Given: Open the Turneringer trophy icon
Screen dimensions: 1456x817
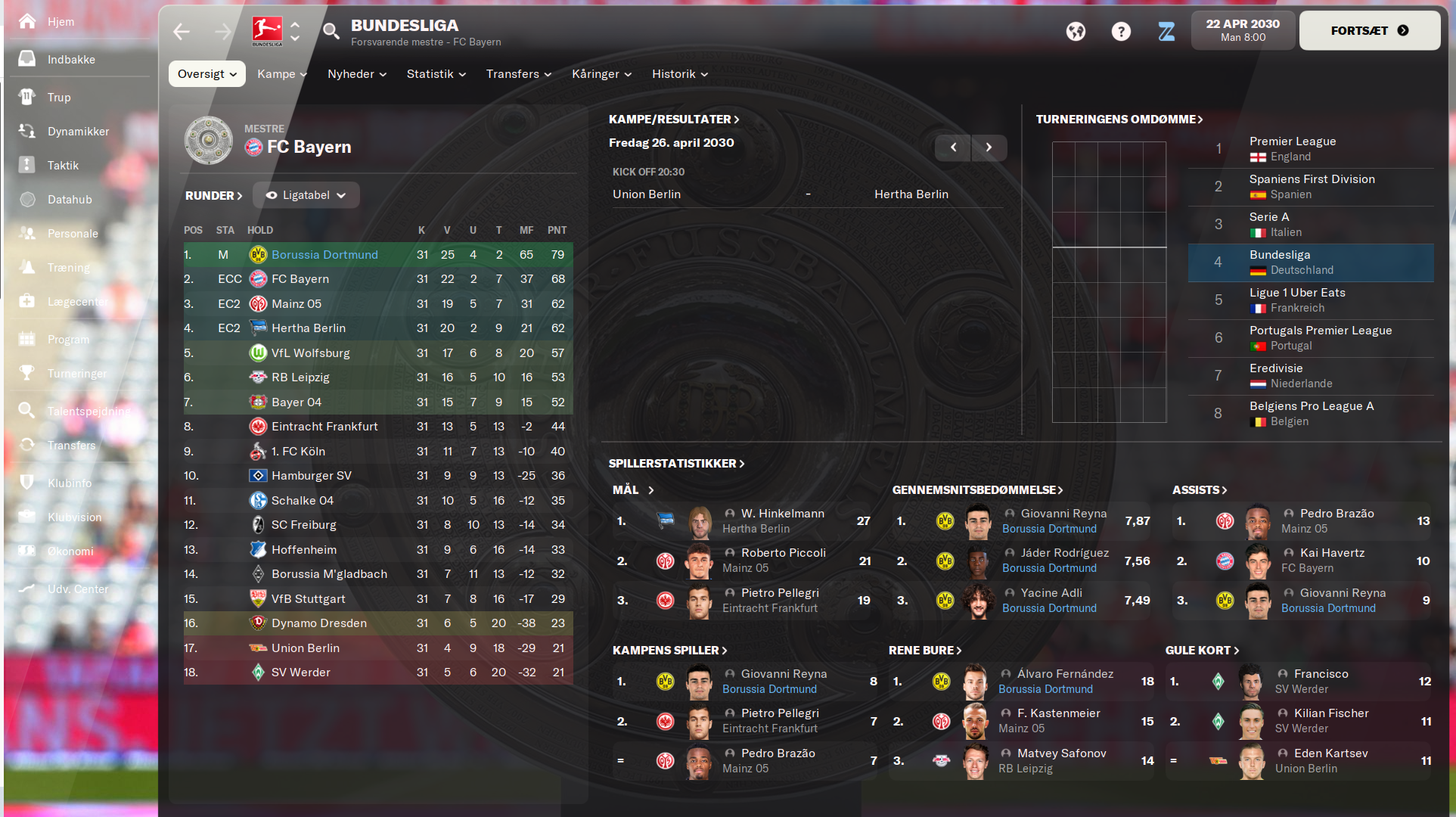Looking at the screenshot, I should click(x=26, y=373).
